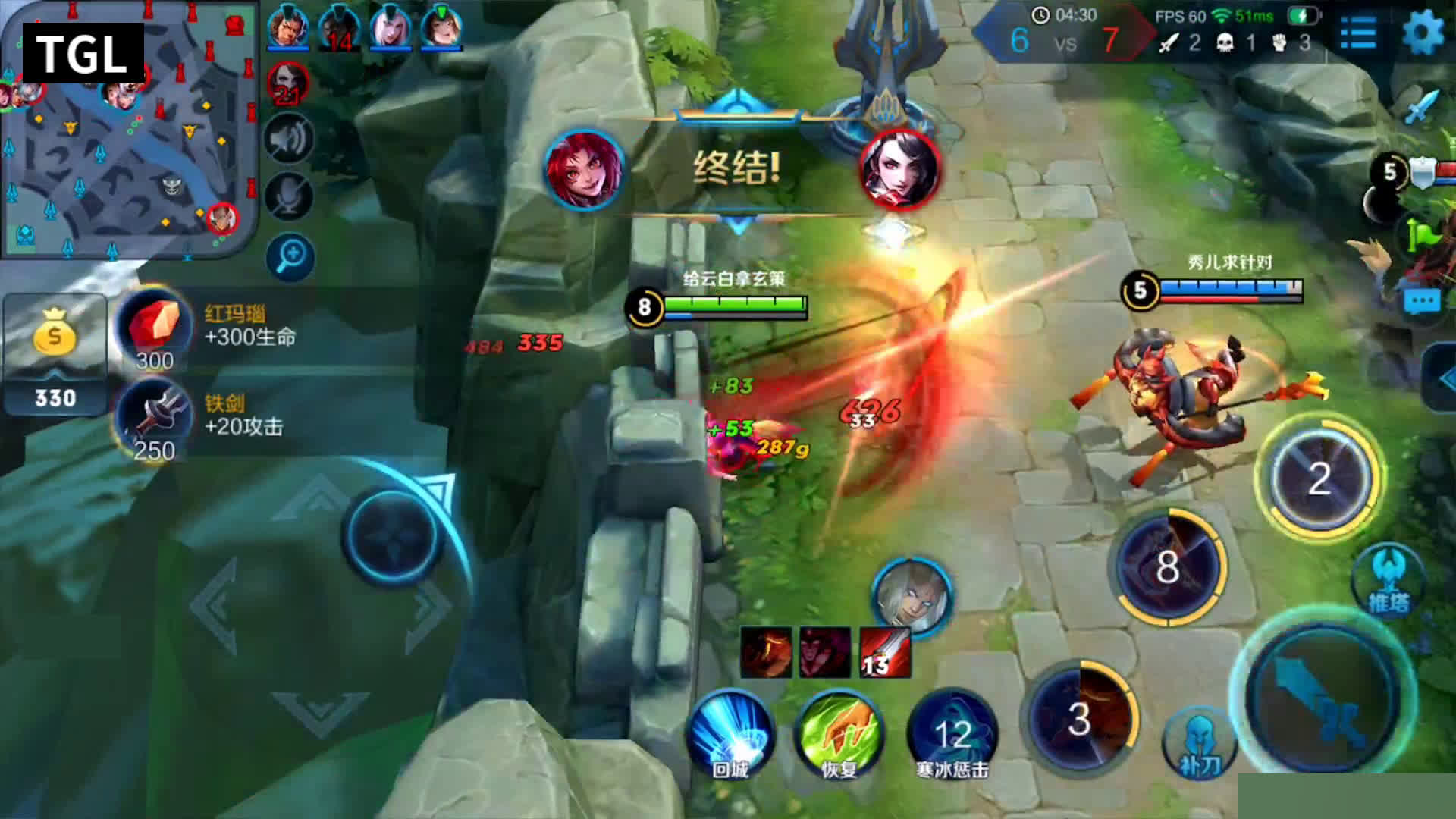Activate the 回城 recall skill
The height and width of the screenshot is (819, 1456).
pyautogui.click(x=730, y=733)
